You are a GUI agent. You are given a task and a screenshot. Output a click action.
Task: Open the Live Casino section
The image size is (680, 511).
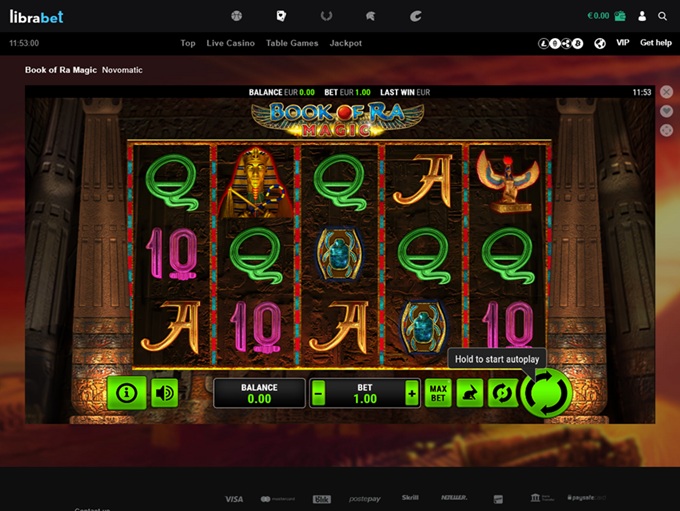[x=231, y=44]
